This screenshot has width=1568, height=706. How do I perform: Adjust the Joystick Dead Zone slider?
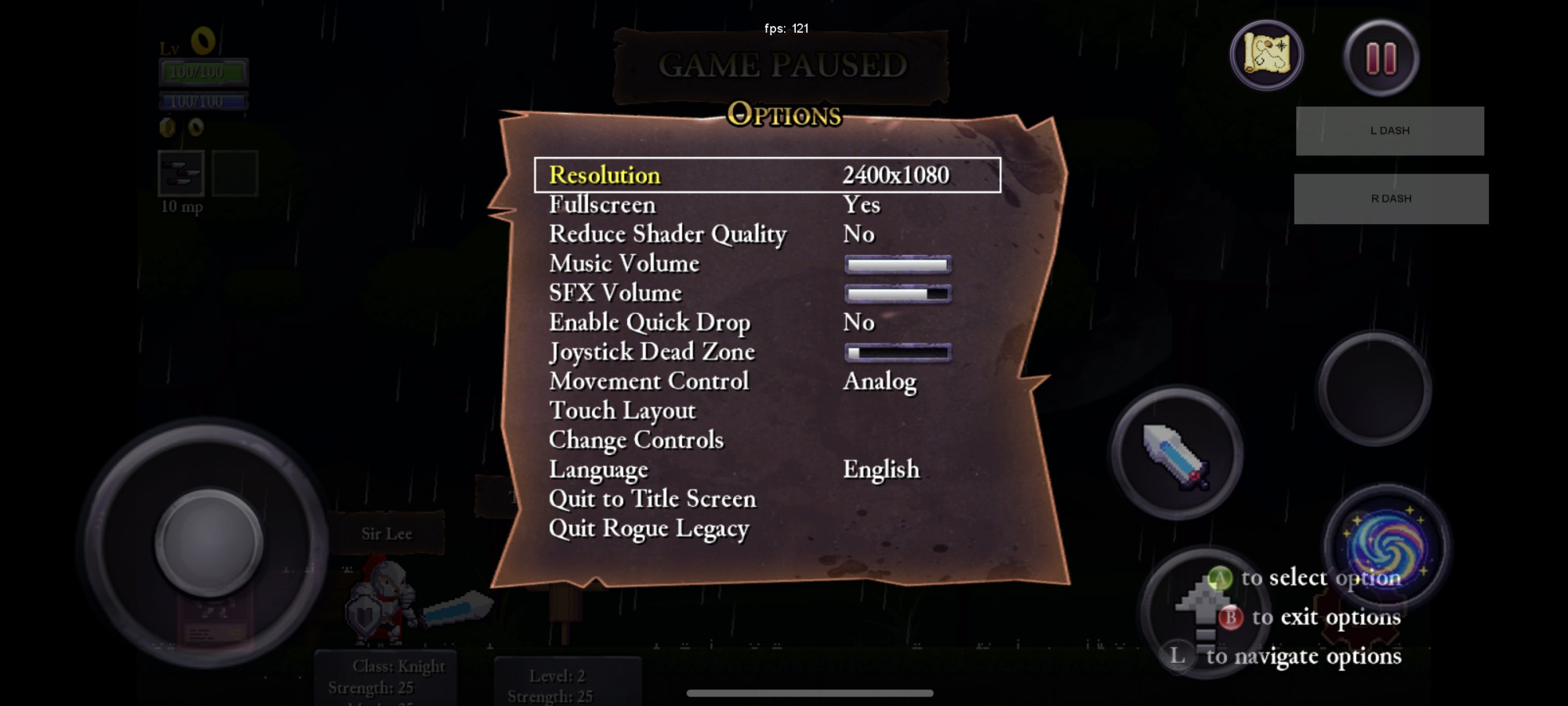click(898, 352)
